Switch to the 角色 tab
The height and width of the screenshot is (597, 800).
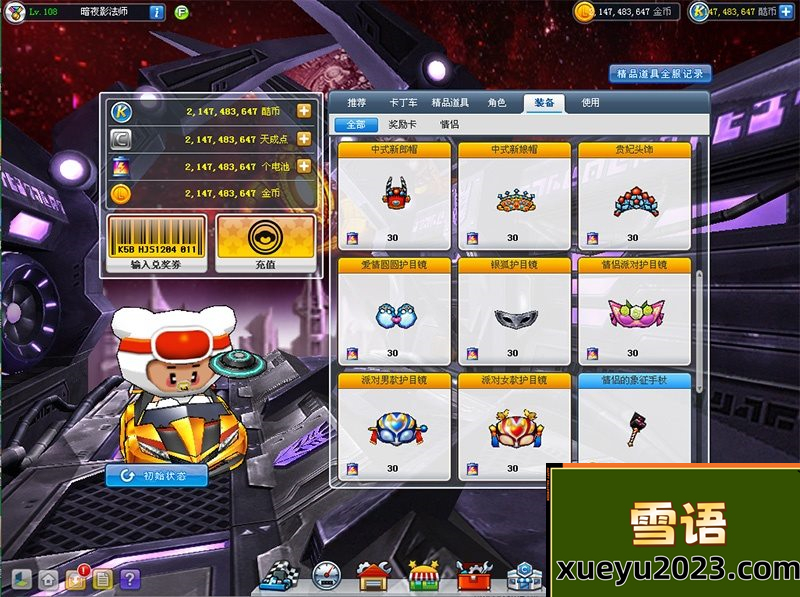tap(497, 102)
